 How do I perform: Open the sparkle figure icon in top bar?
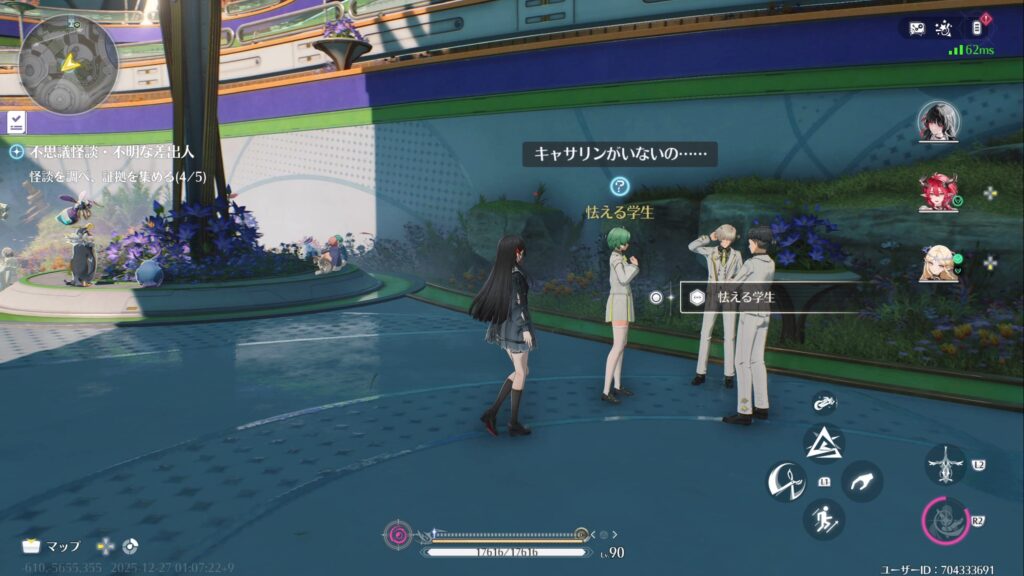[948, 29]
